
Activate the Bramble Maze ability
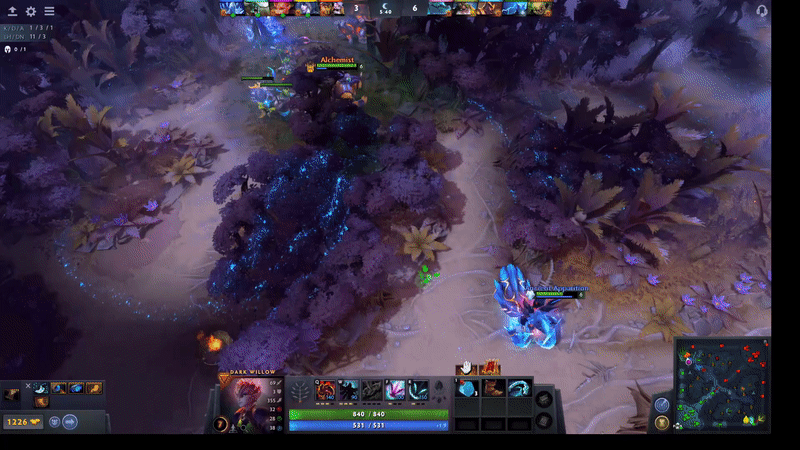[x=327, y=390]
